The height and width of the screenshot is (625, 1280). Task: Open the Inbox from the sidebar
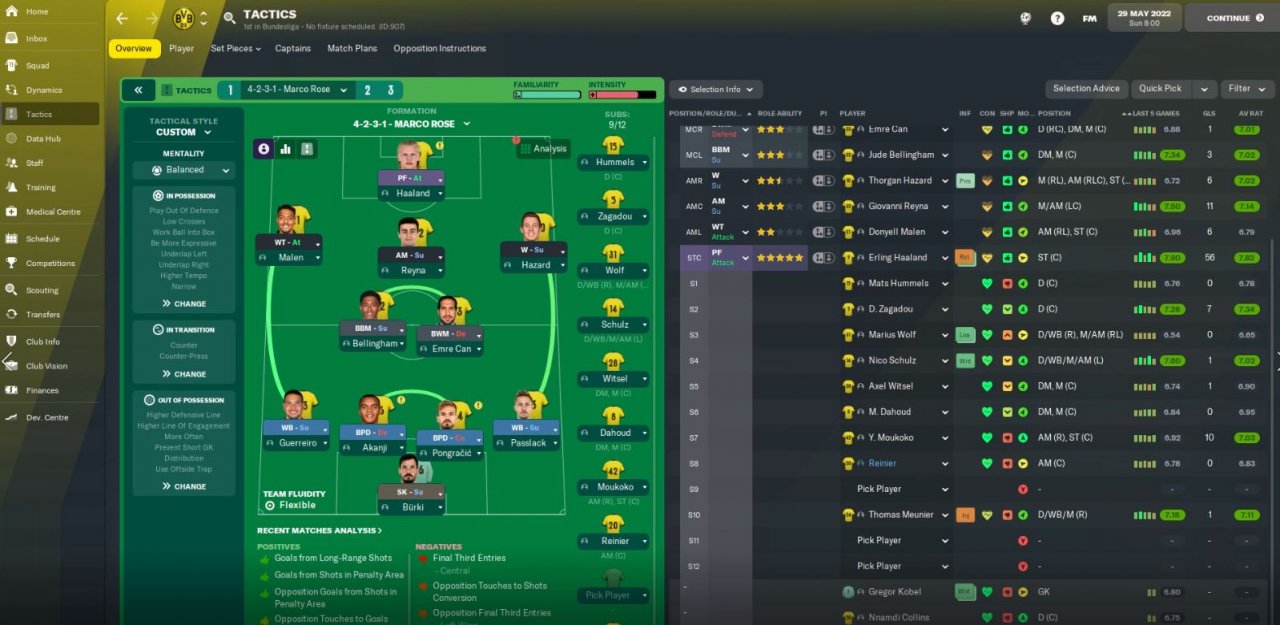[36, 38]
